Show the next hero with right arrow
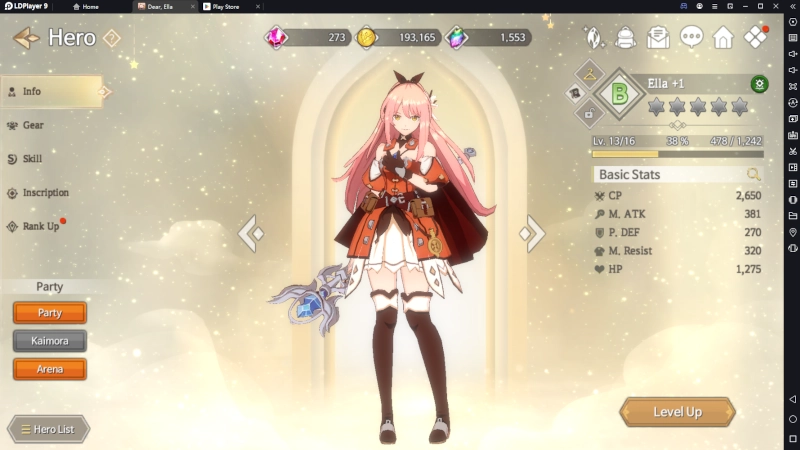 531,234
